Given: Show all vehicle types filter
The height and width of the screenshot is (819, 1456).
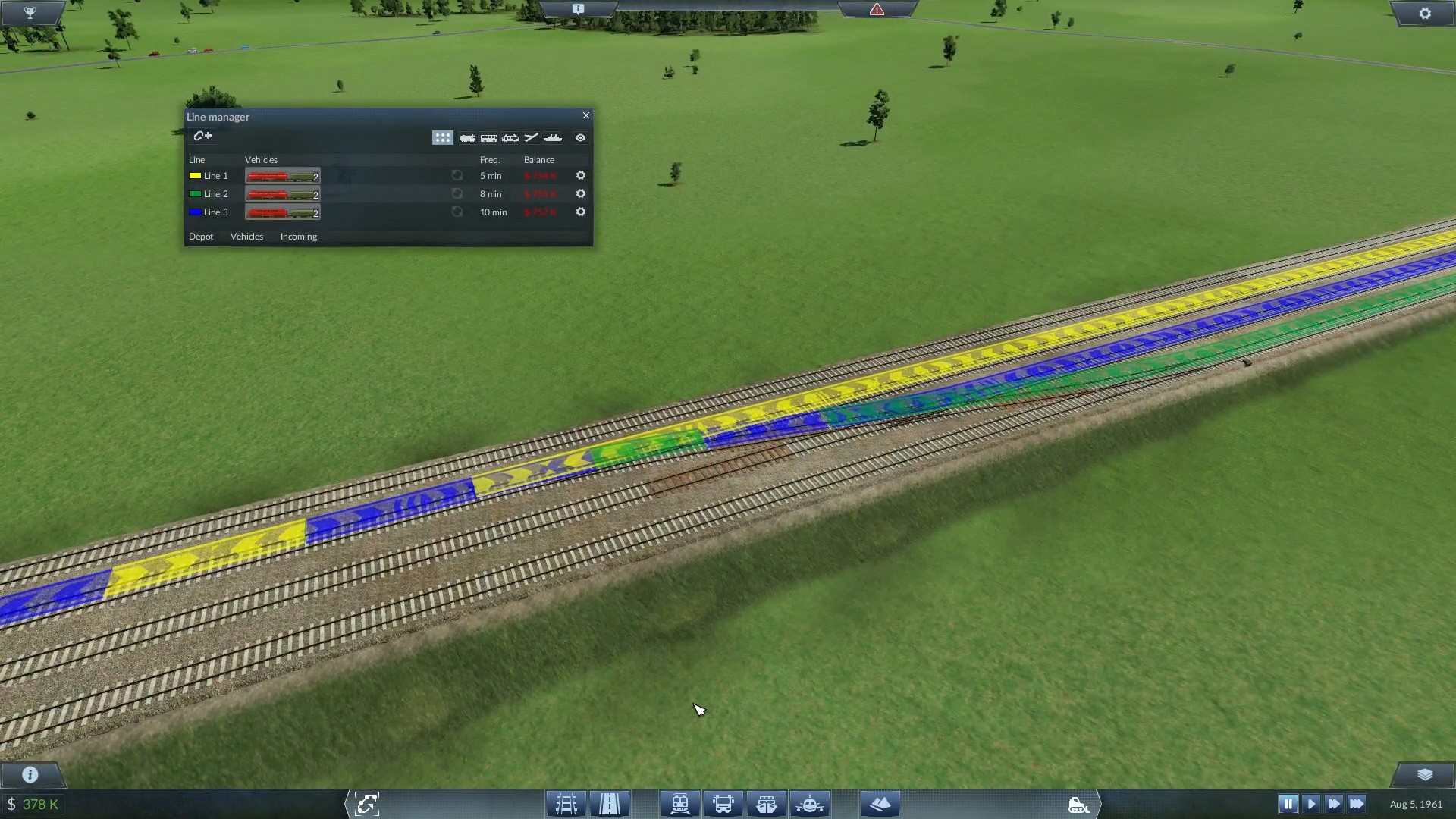Looking at the screenshot, I should click(442, 137).
